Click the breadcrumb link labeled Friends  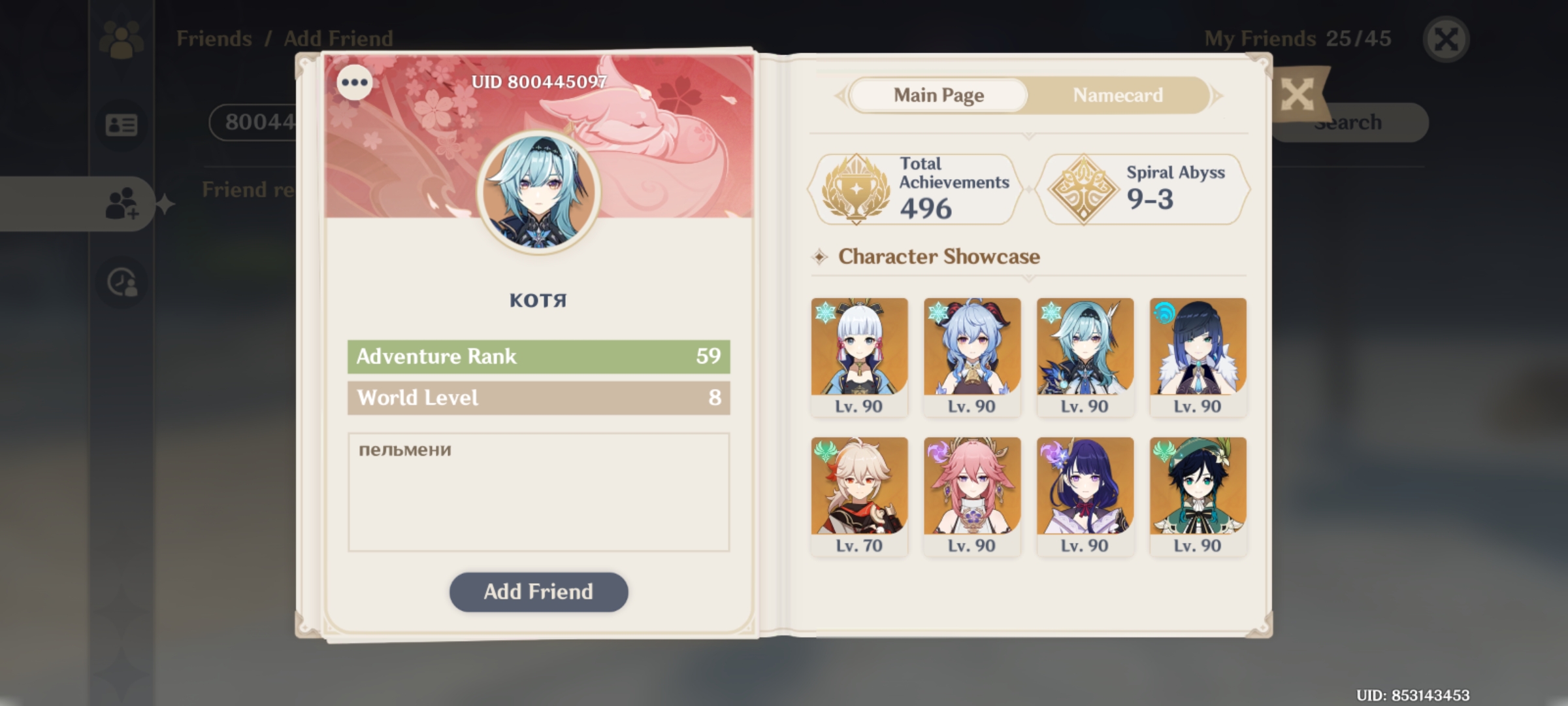pyautogui.click(x=214, y=37)
